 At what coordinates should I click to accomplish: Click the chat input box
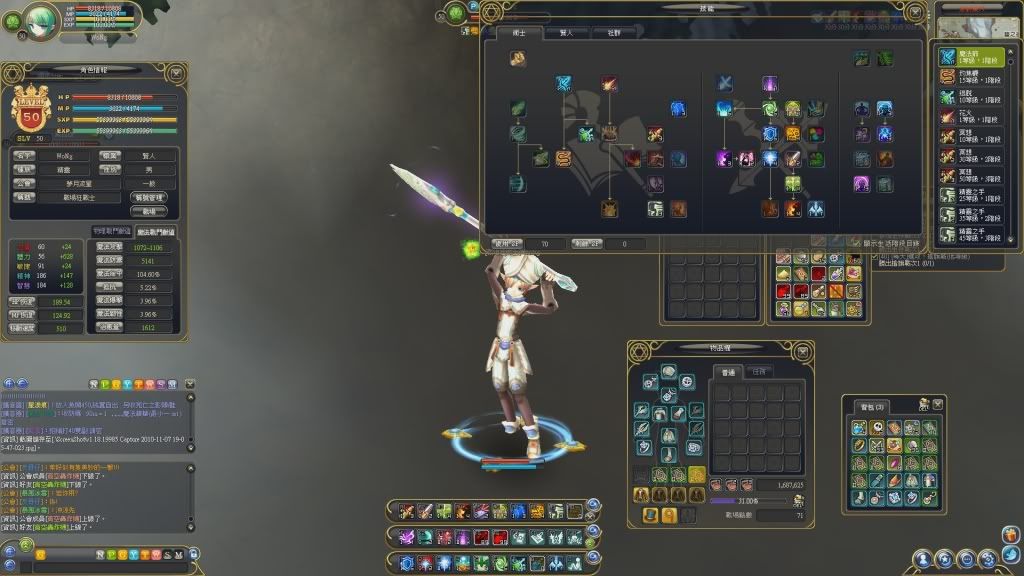50,555
